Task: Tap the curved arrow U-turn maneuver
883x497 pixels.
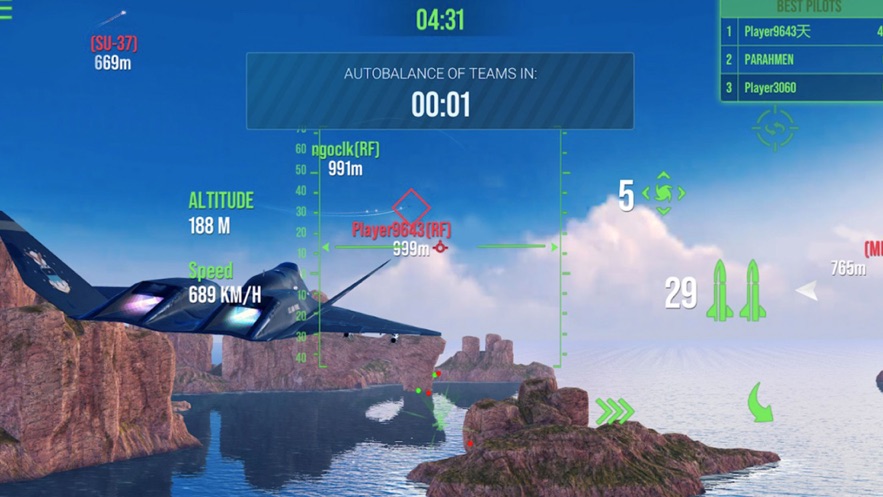Action: click(761, 402)
